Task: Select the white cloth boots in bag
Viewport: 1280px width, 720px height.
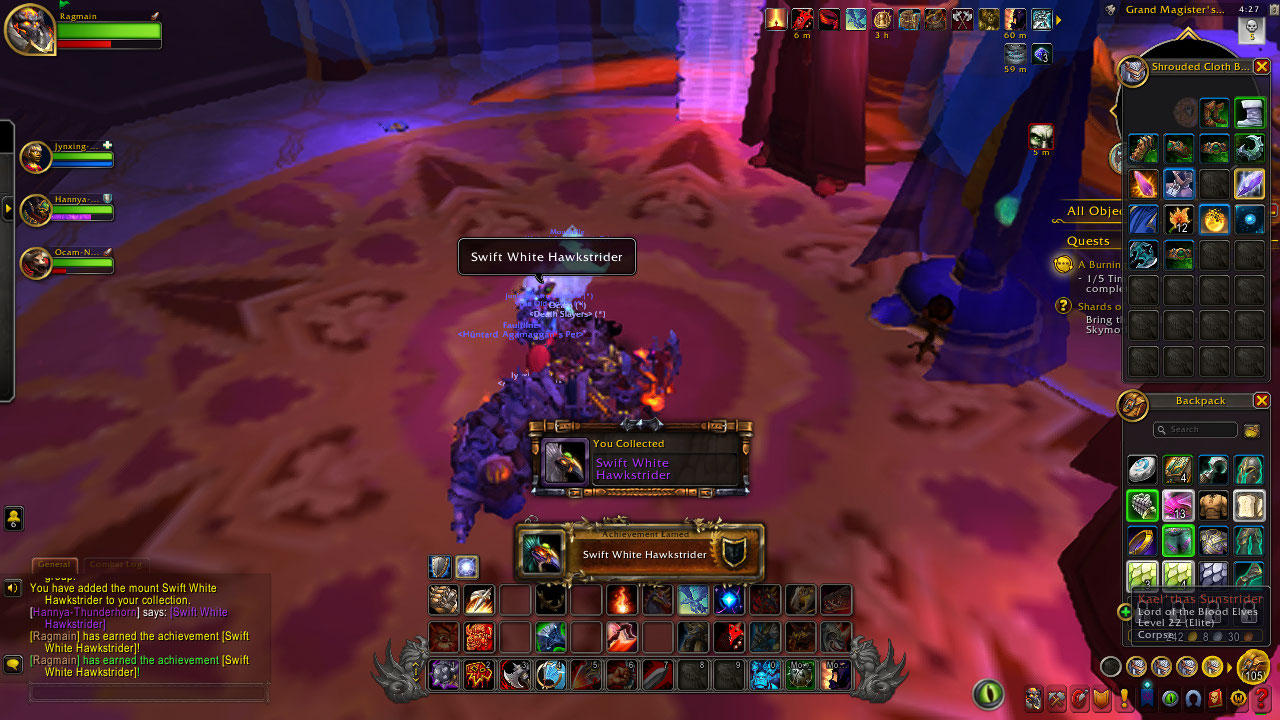Action: 1250,113
